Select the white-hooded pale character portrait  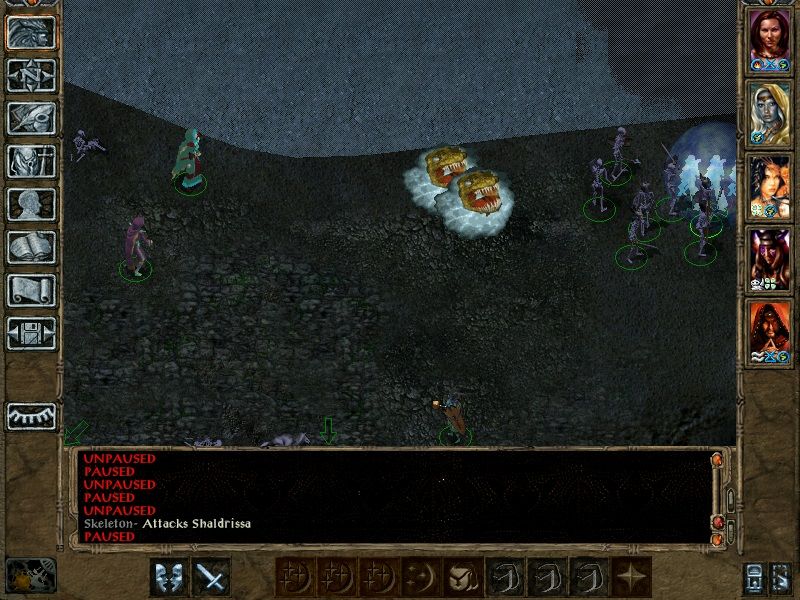pos(770,112)
